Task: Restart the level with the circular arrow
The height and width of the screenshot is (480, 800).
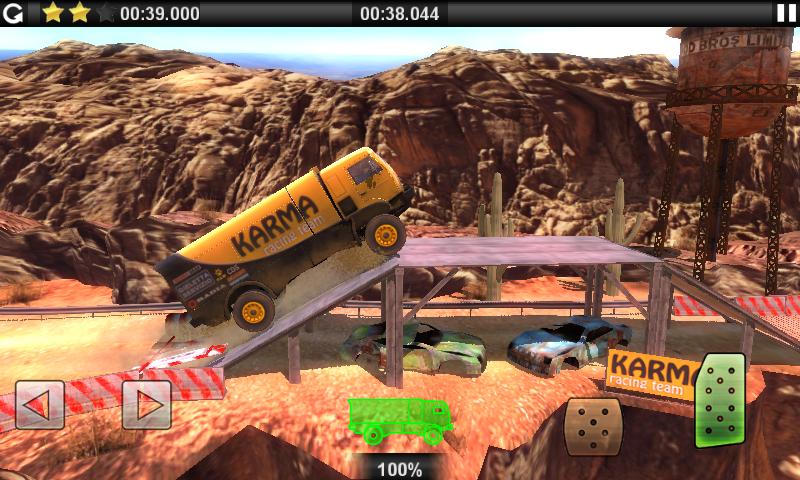Action: [13, 13]
